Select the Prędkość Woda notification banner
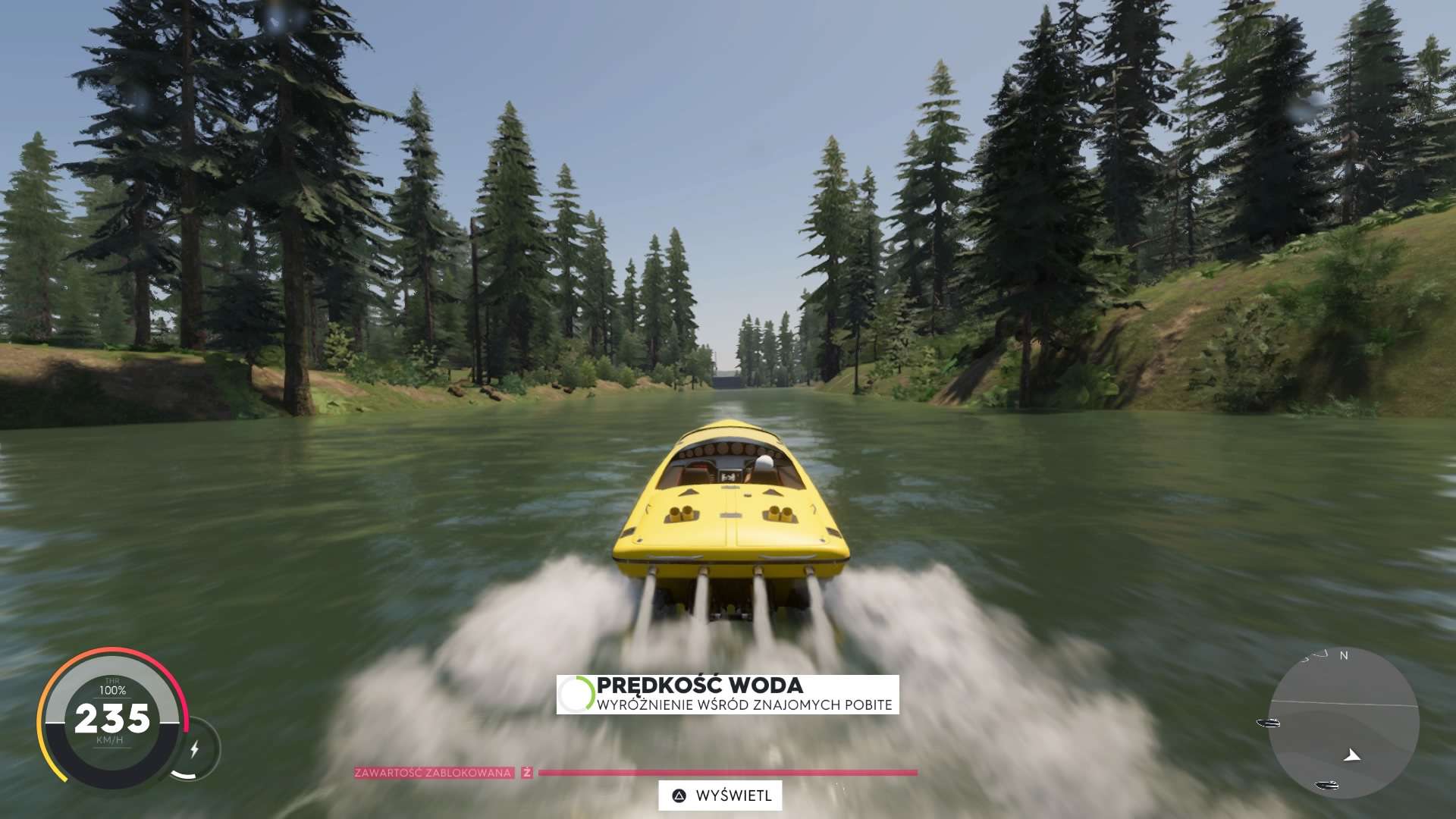The width and height of the screenshot is (1456, 819). [727, 695]
